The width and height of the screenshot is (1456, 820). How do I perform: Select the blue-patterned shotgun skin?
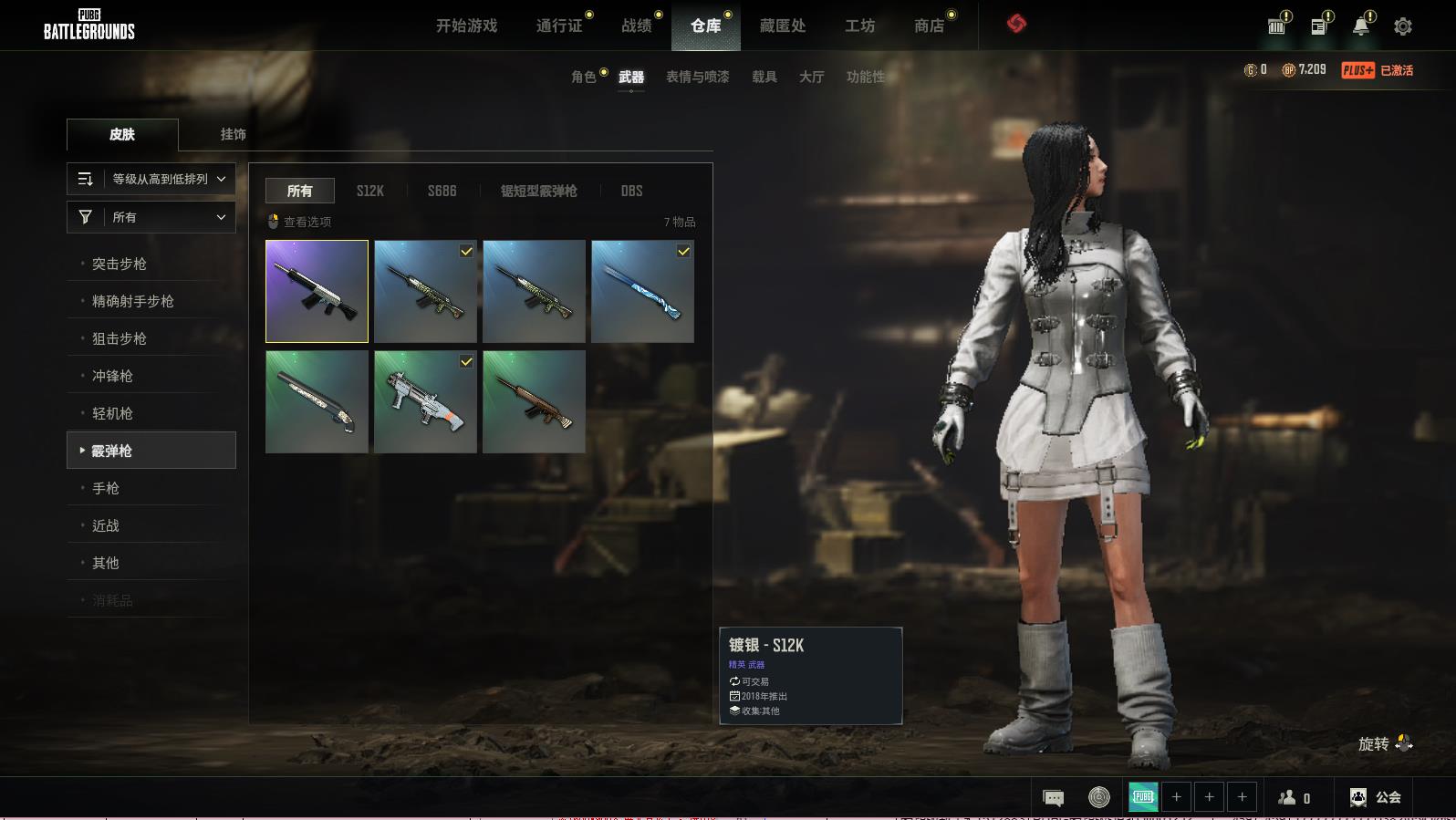pos(642,291)
